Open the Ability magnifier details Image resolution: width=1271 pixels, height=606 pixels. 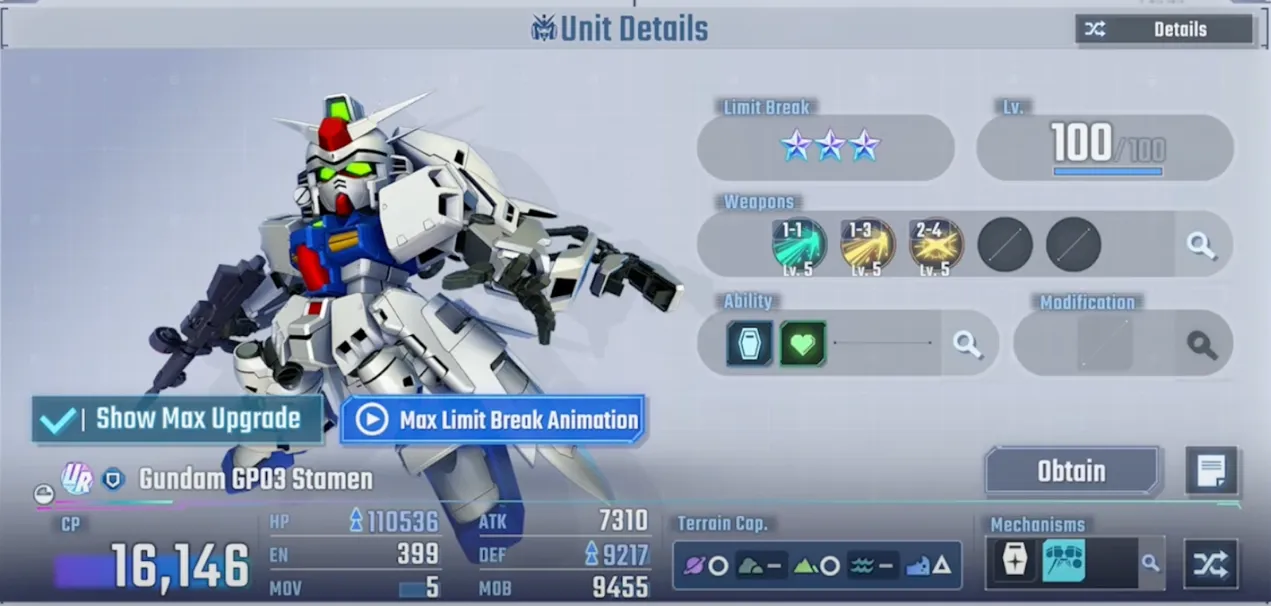[966, 344]
